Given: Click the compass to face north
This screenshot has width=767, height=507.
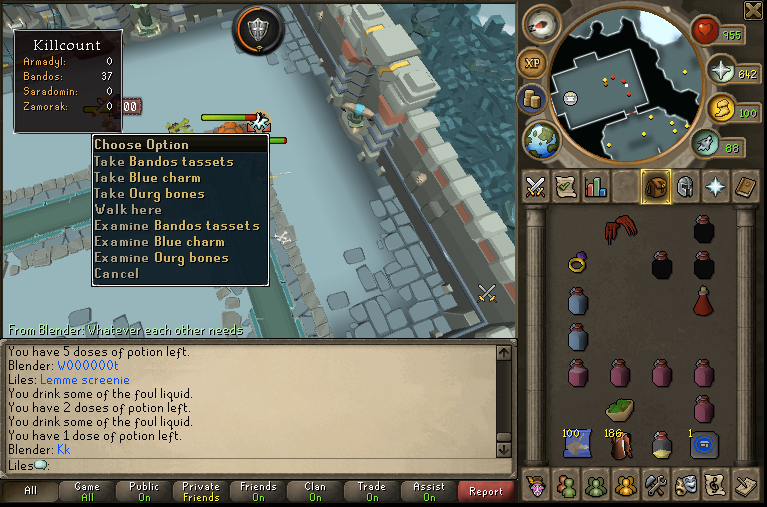Looking at the screenshot, I should click(x=543, y=23).
